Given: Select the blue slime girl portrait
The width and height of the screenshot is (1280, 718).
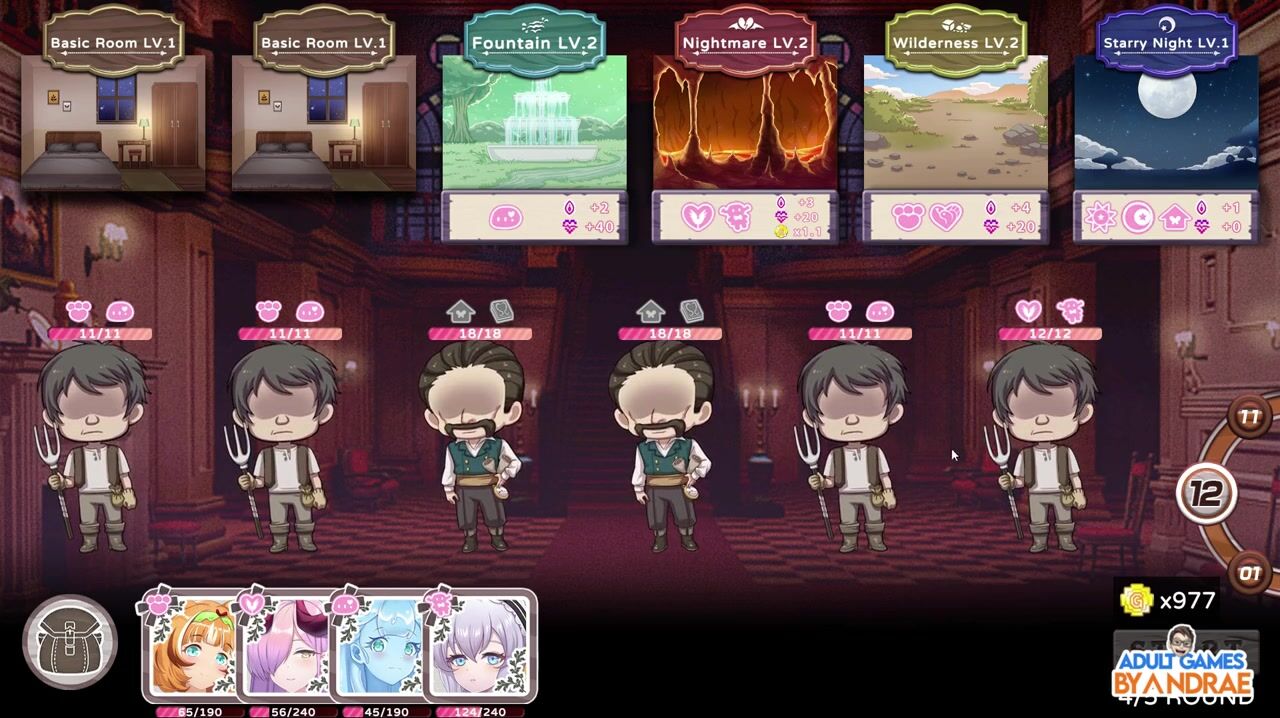Looking at the screenshot, I should click(382, 648).
